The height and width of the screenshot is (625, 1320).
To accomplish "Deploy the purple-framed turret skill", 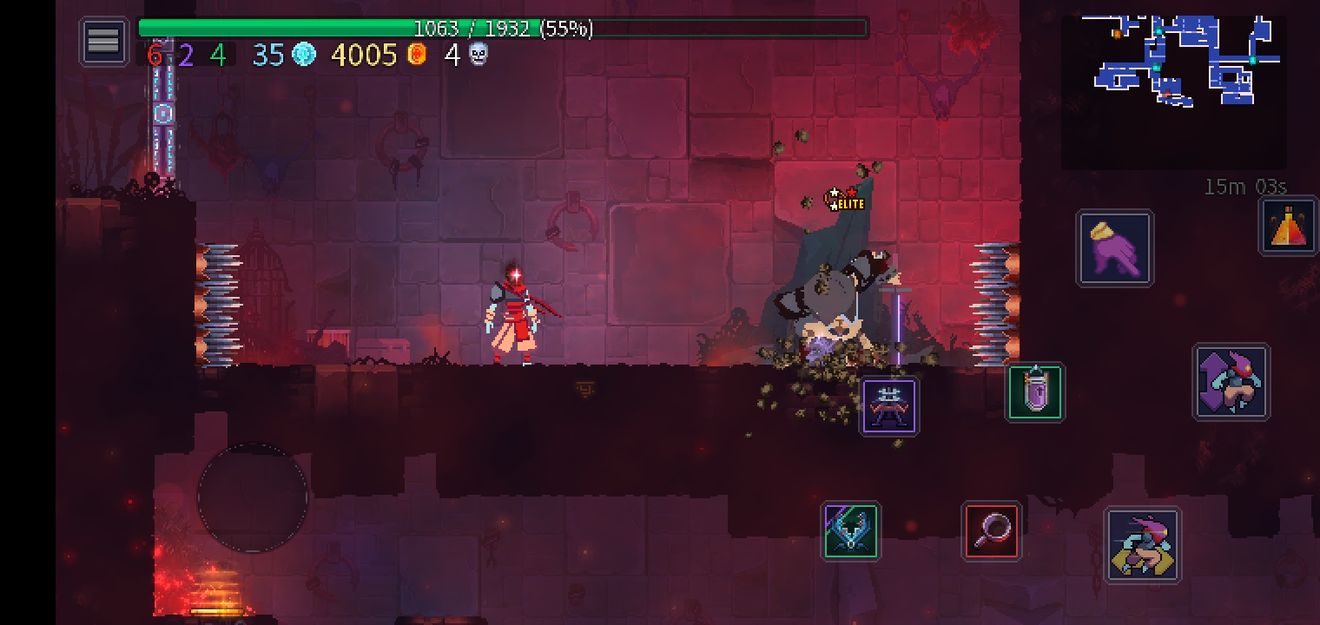I will click(889, 406).
